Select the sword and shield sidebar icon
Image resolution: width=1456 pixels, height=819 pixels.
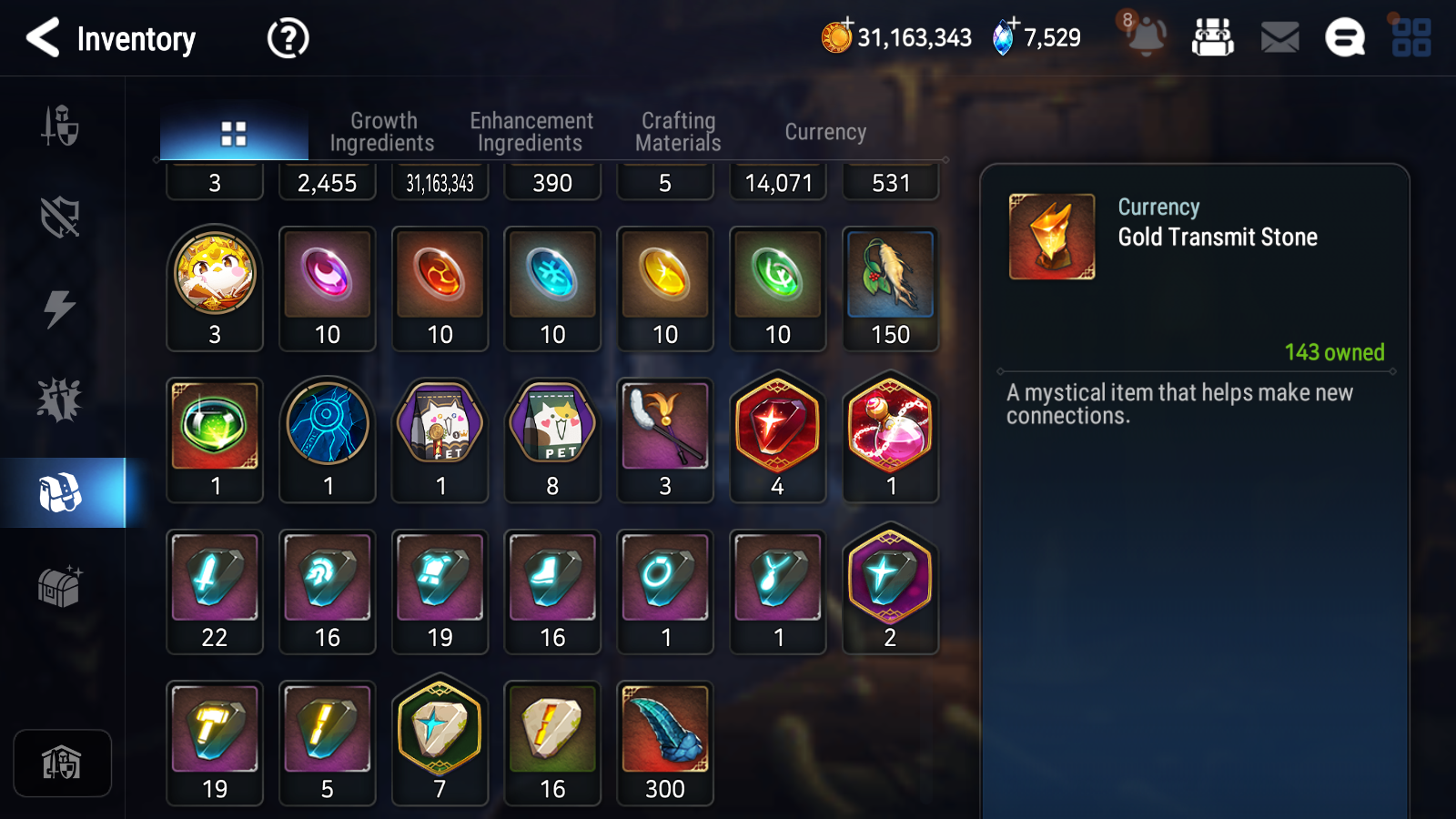click(x=61, y=127)
